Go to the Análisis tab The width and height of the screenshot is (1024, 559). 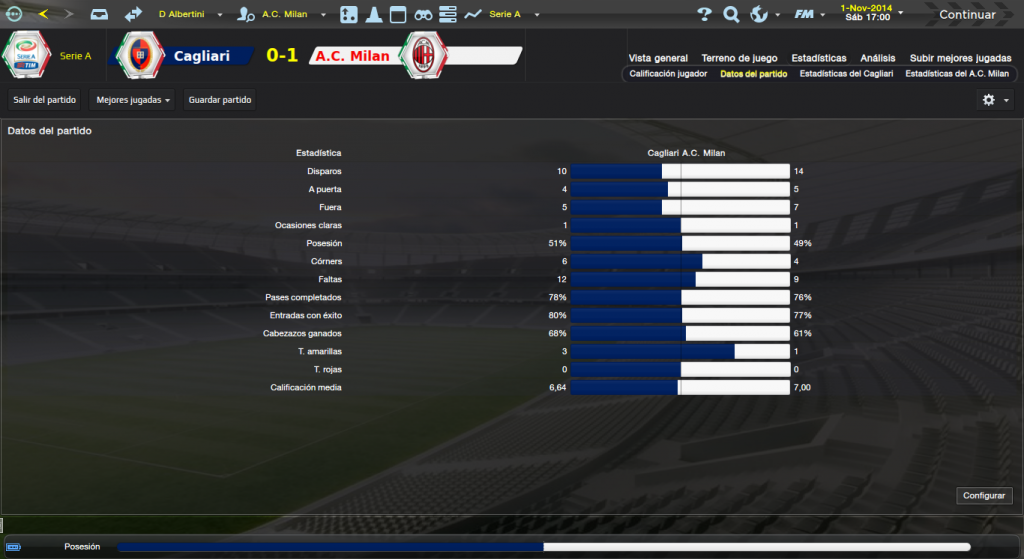(x=878, y=58)
